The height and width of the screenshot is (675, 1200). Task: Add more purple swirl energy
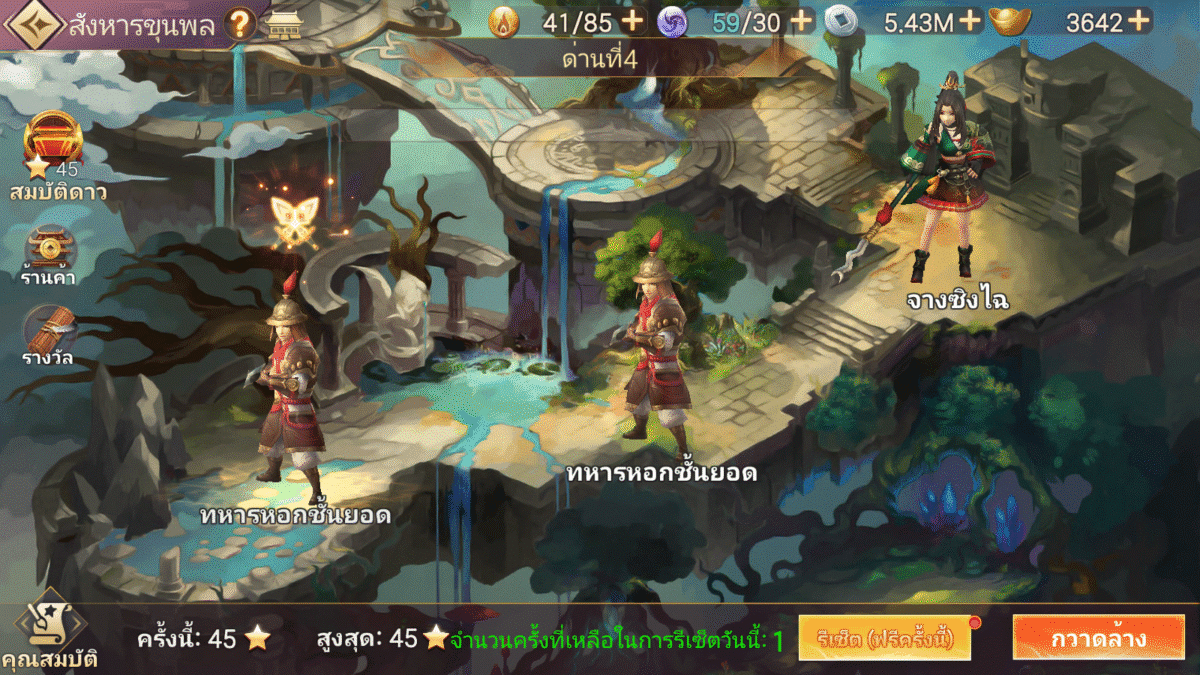[x=801, y=21]
